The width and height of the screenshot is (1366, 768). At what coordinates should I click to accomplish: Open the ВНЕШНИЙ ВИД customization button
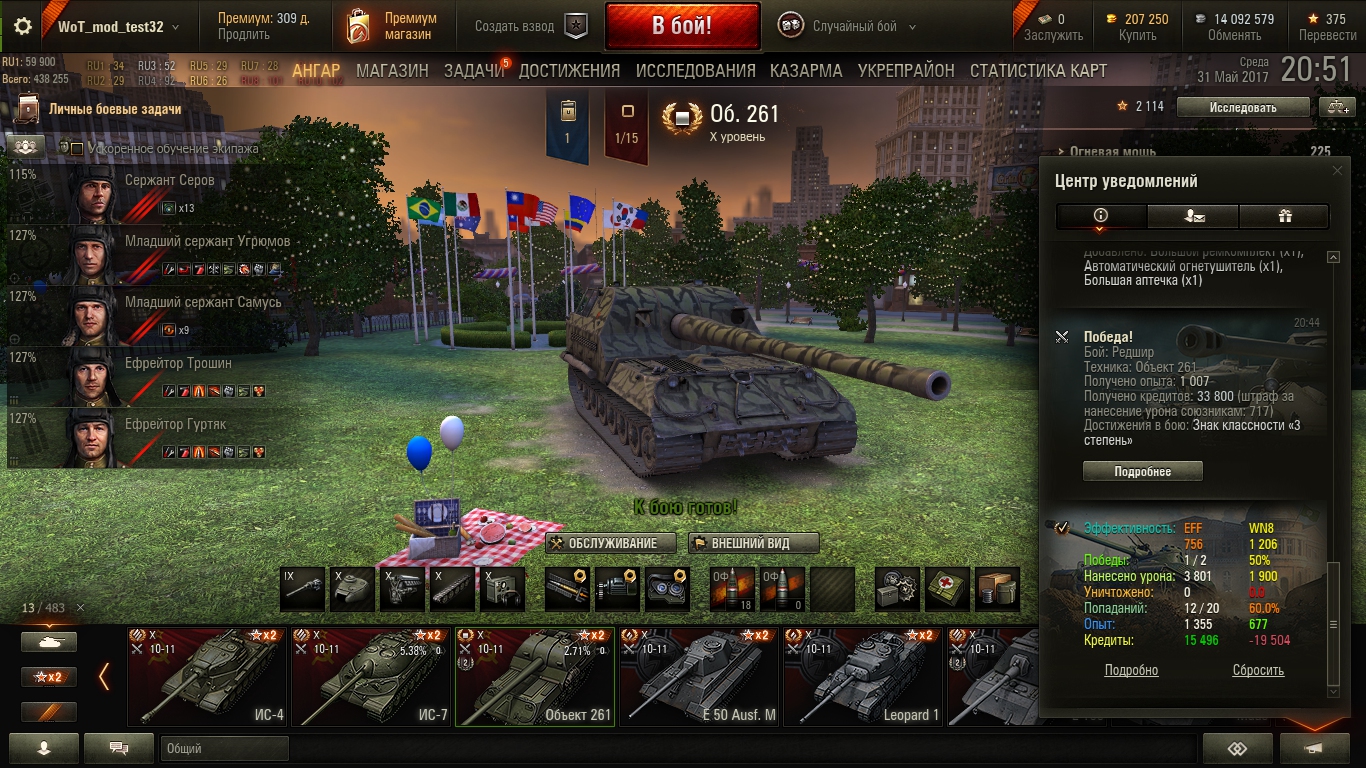click(753, 543)
